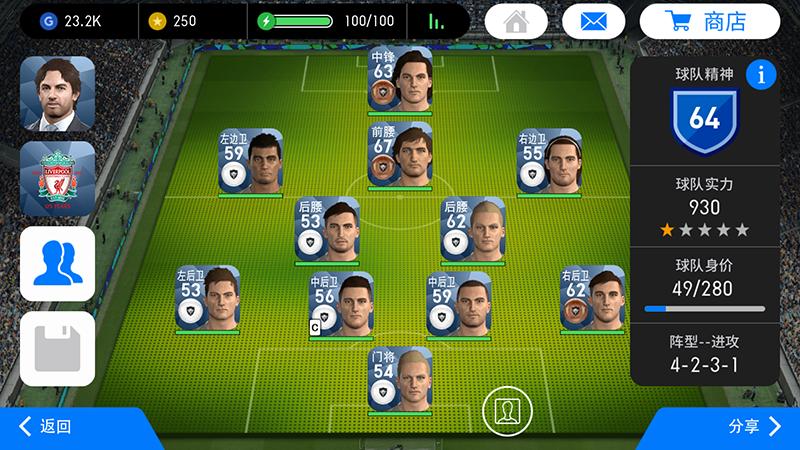The image size is (800, 450).
Task: Open the team spirit info button
Action: coord(761,74)
